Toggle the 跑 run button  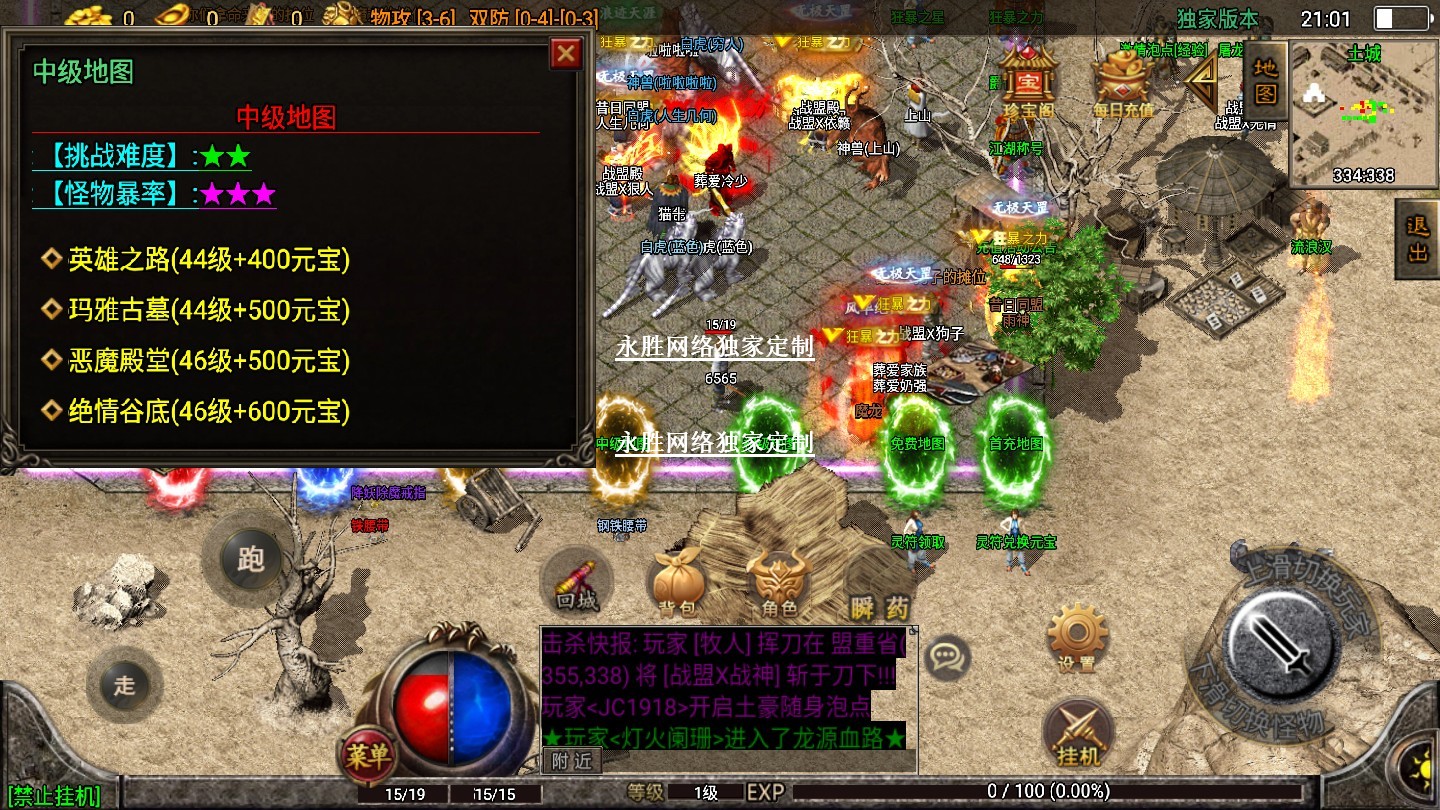pos(249,559)
